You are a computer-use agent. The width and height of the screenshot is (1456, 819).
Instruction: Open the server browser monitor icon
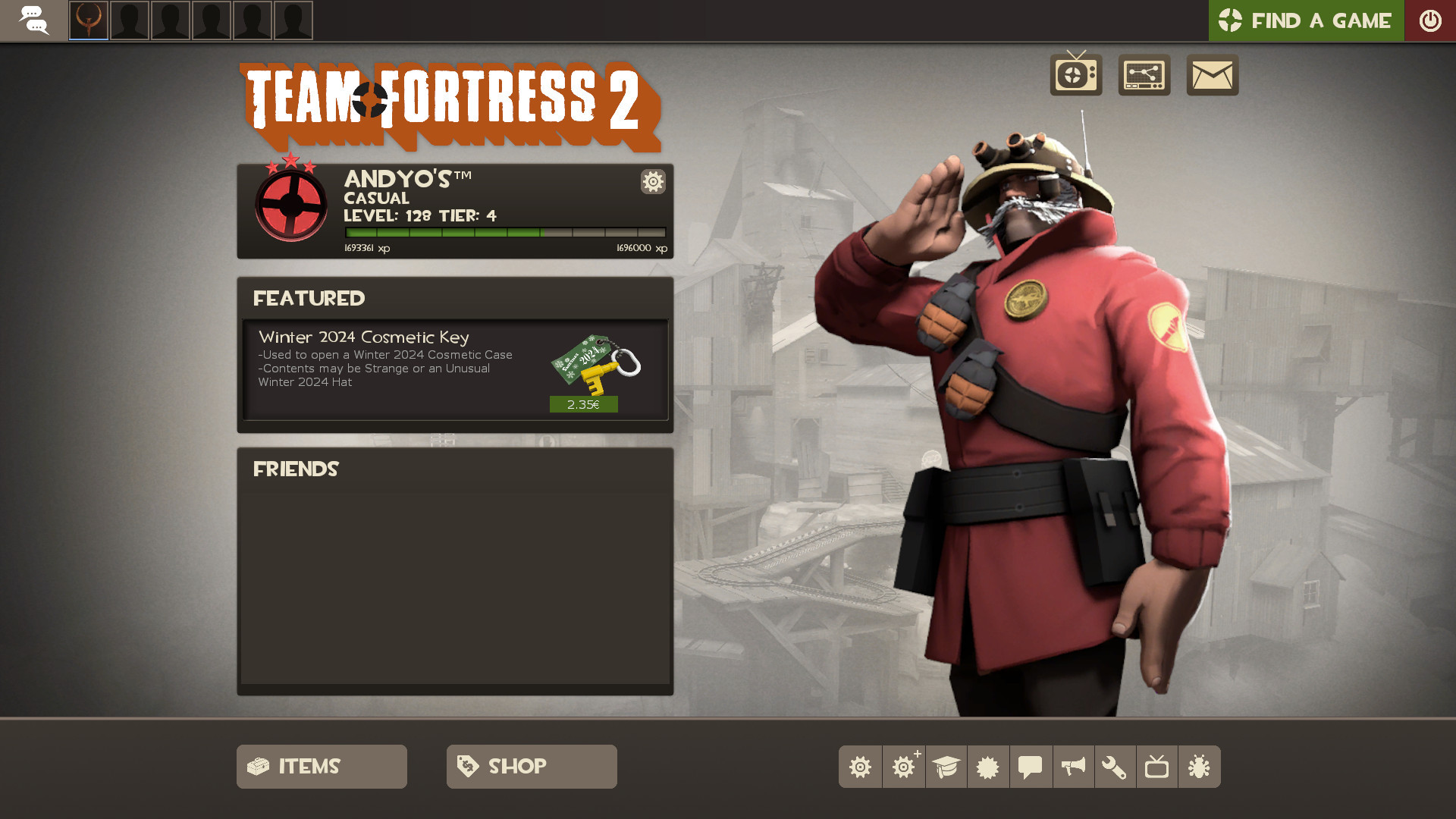(x=1144, y=75)
